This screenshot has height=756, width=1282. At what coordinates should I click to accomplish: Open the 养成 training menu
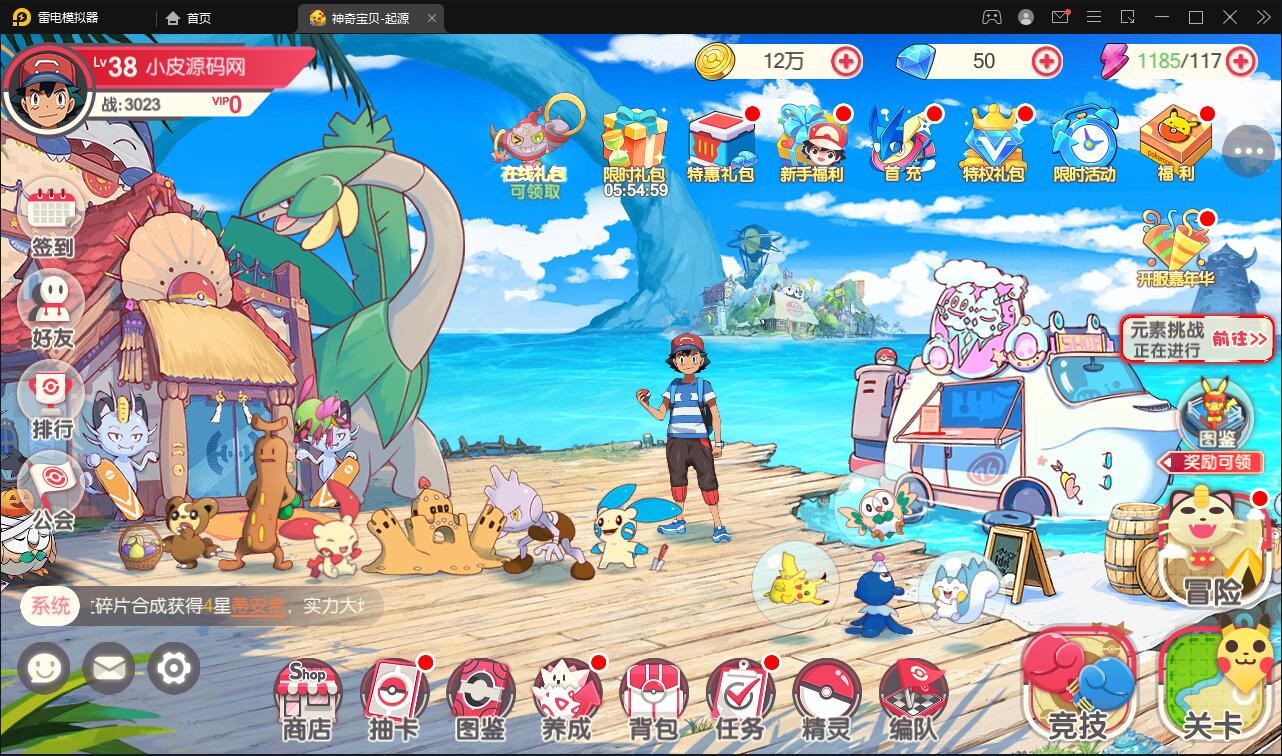[x=566, y=700]
